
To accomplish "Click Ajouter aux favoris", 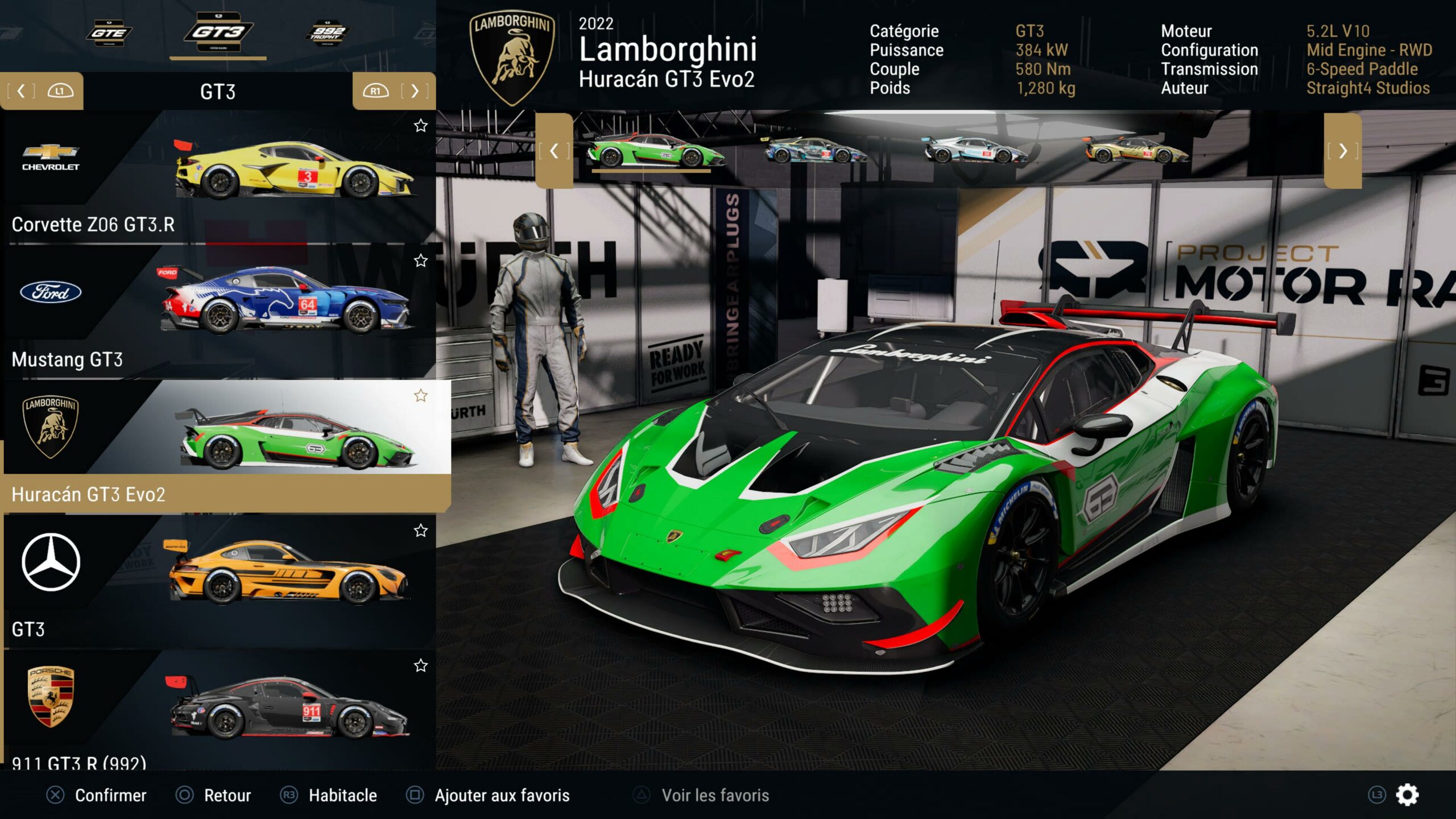I will pyautogui.click(x=488, y=795).
